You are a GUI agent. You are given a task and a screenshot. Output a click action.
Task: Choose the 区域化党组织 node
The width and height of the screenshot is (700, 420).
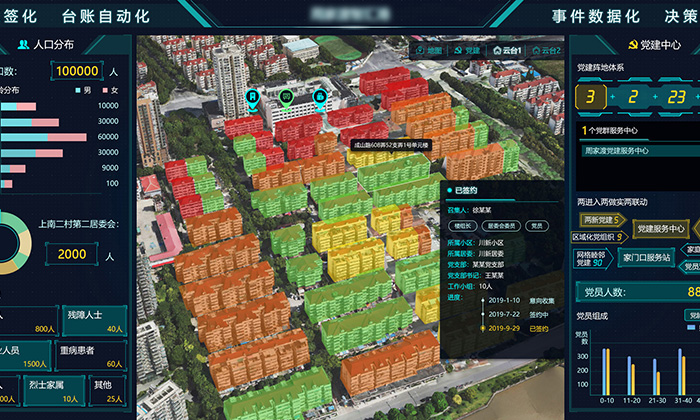pyautogui.click(x=599, y=238)
